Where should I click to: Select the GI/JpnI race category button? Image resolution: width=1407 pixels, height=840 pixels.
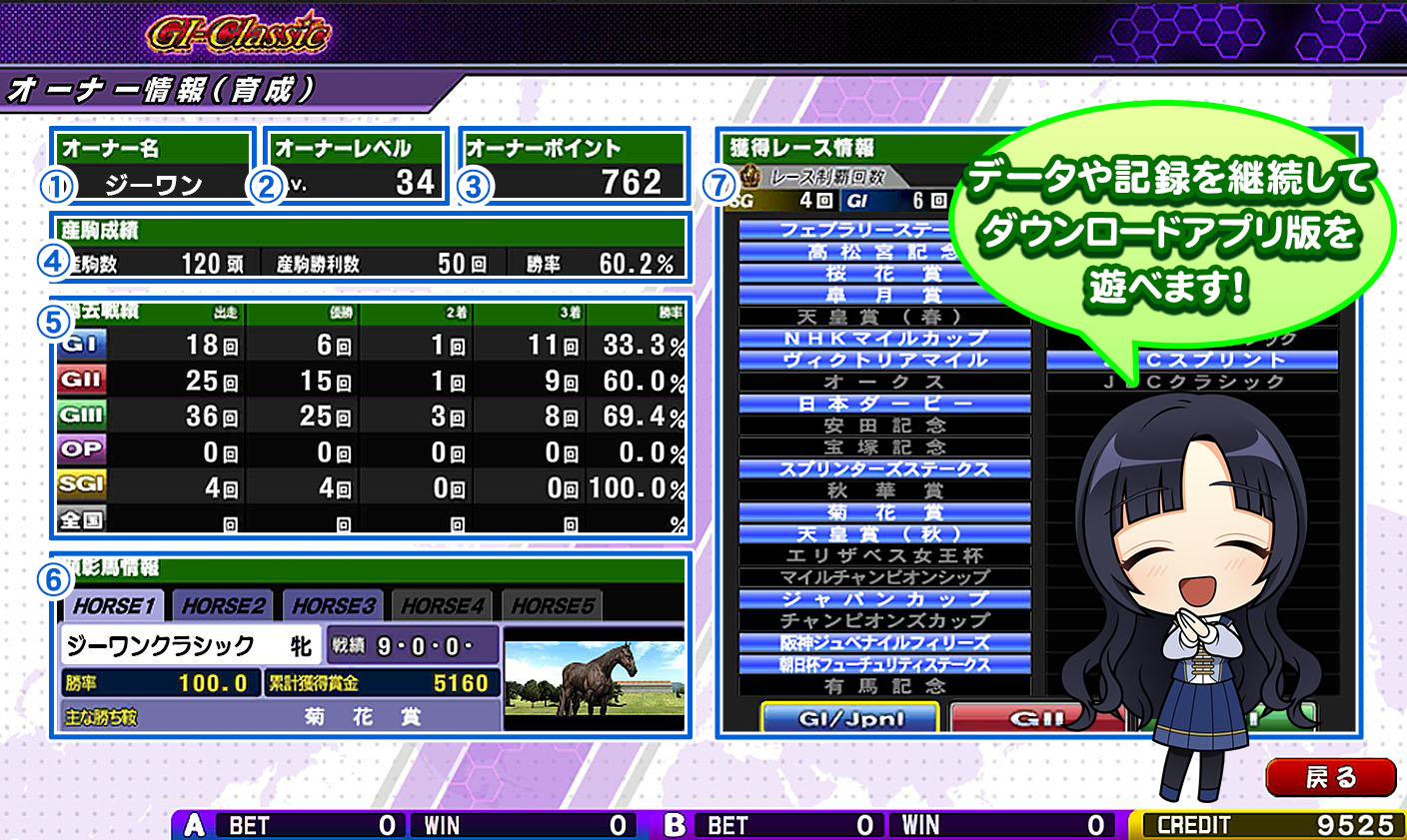pyautogui.click(x=850, y=717)
